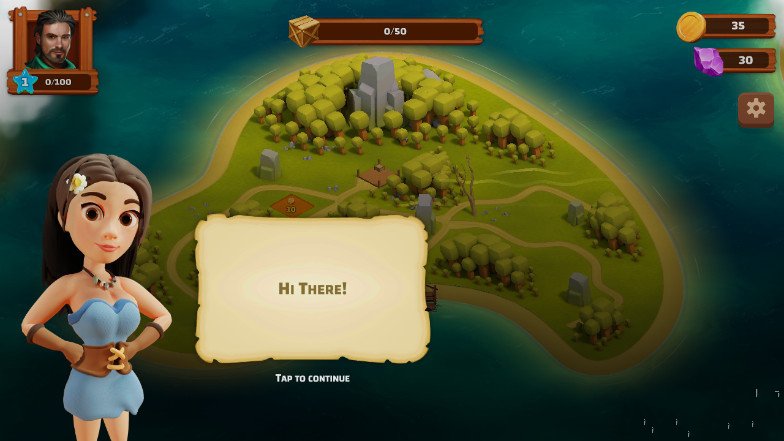The width and height of the screenshot is (784, 441).
Task: Click the wooden crate storage icon
Action: (304, 31)
